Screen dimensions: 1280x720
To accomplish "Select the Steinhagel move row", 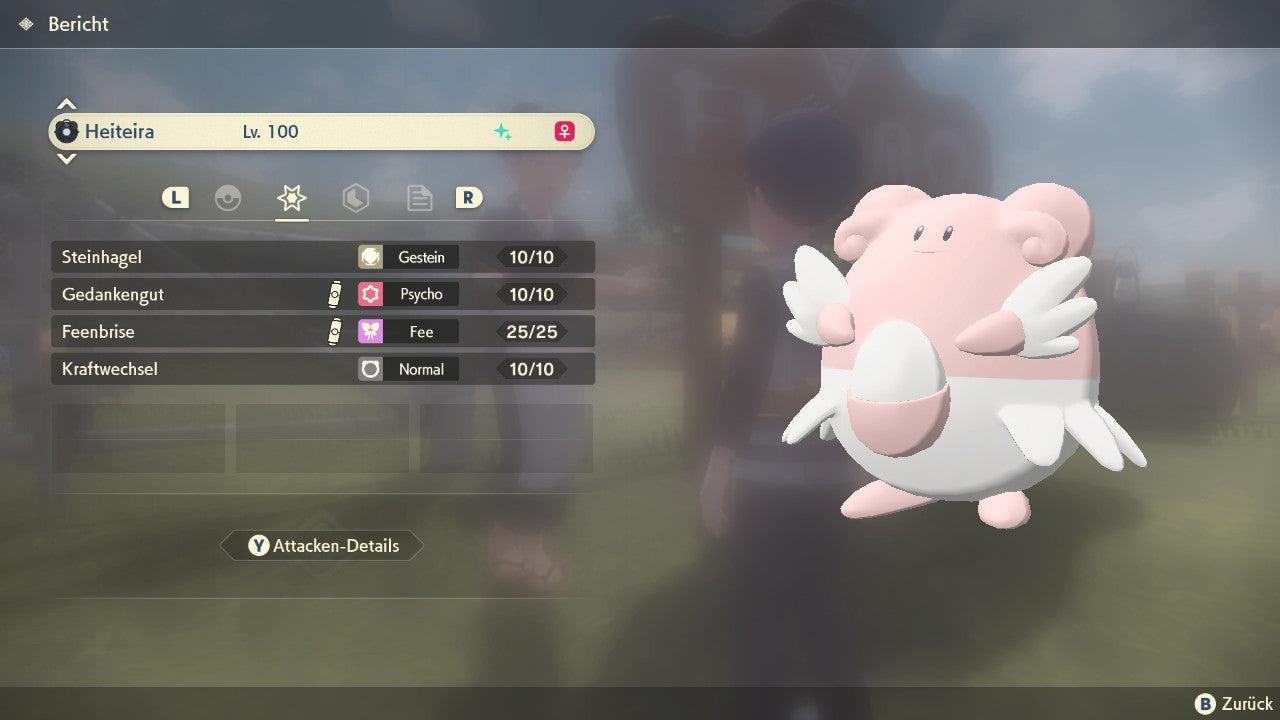I will click(322, 257).
